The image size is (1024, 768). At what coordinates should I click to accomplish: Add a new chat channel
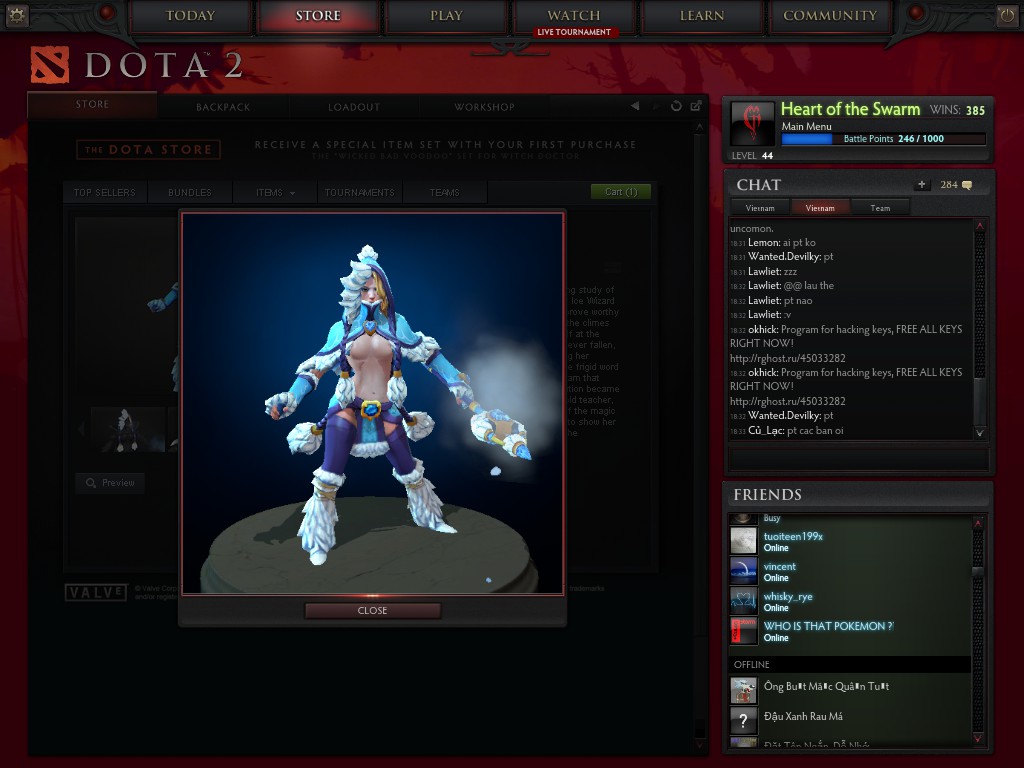tap(921, 185)
